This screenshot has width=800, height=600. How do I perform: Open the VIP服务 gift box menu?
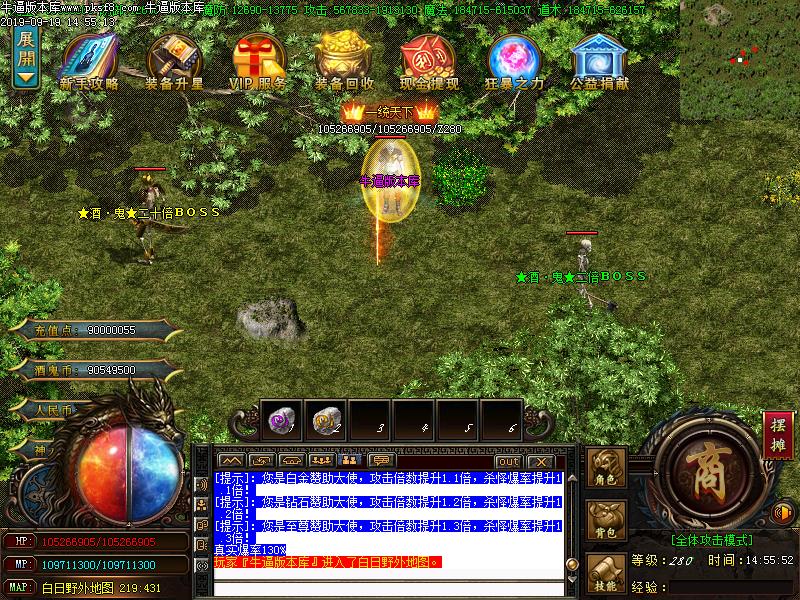point(258,63)
